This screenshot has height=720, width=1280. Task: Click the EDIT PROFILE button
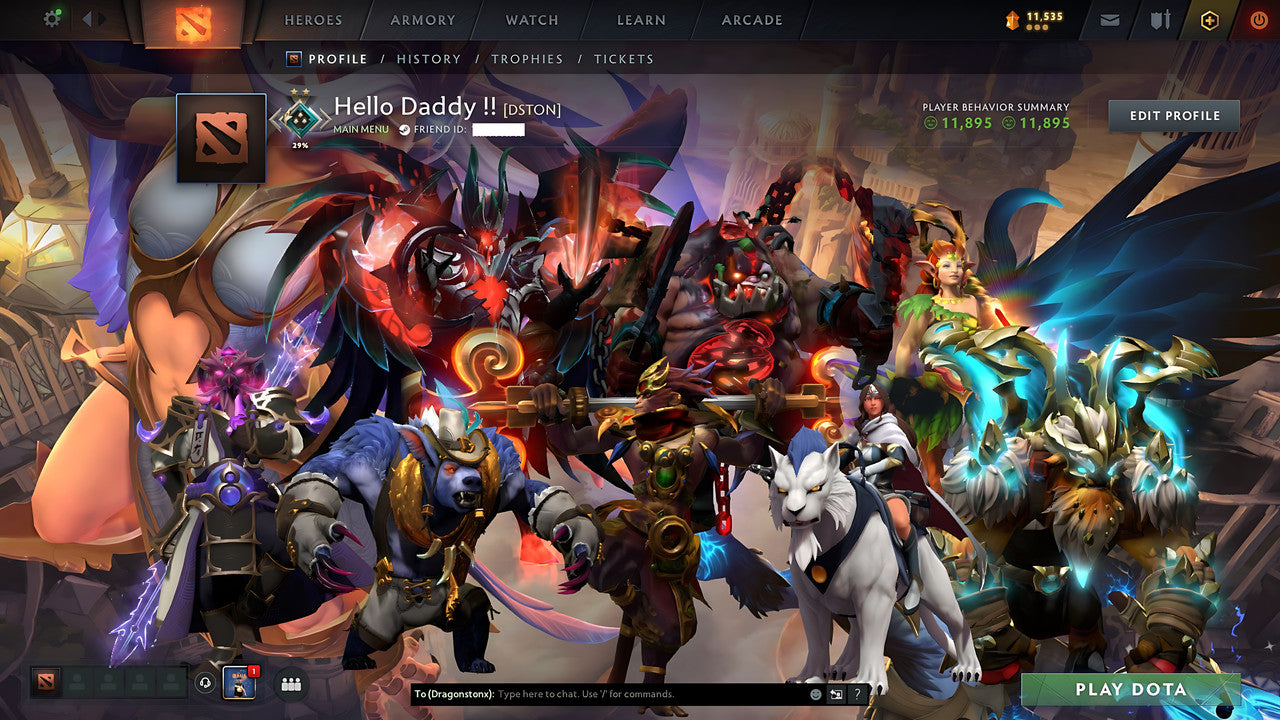click(x=1176, y=115)
